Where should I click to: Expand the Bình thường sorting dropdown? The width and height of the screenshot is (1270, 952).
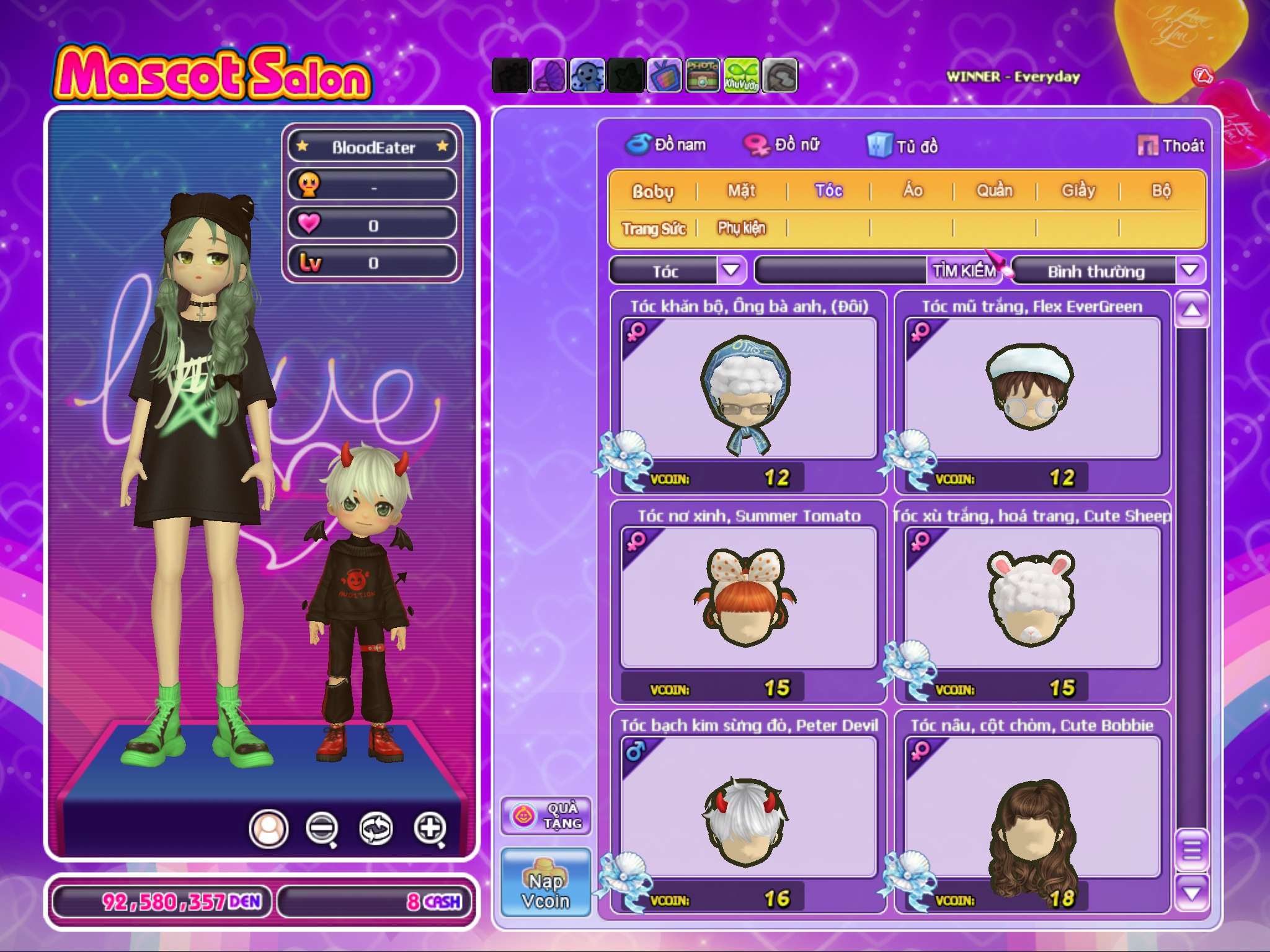(x=1189, y=270)
